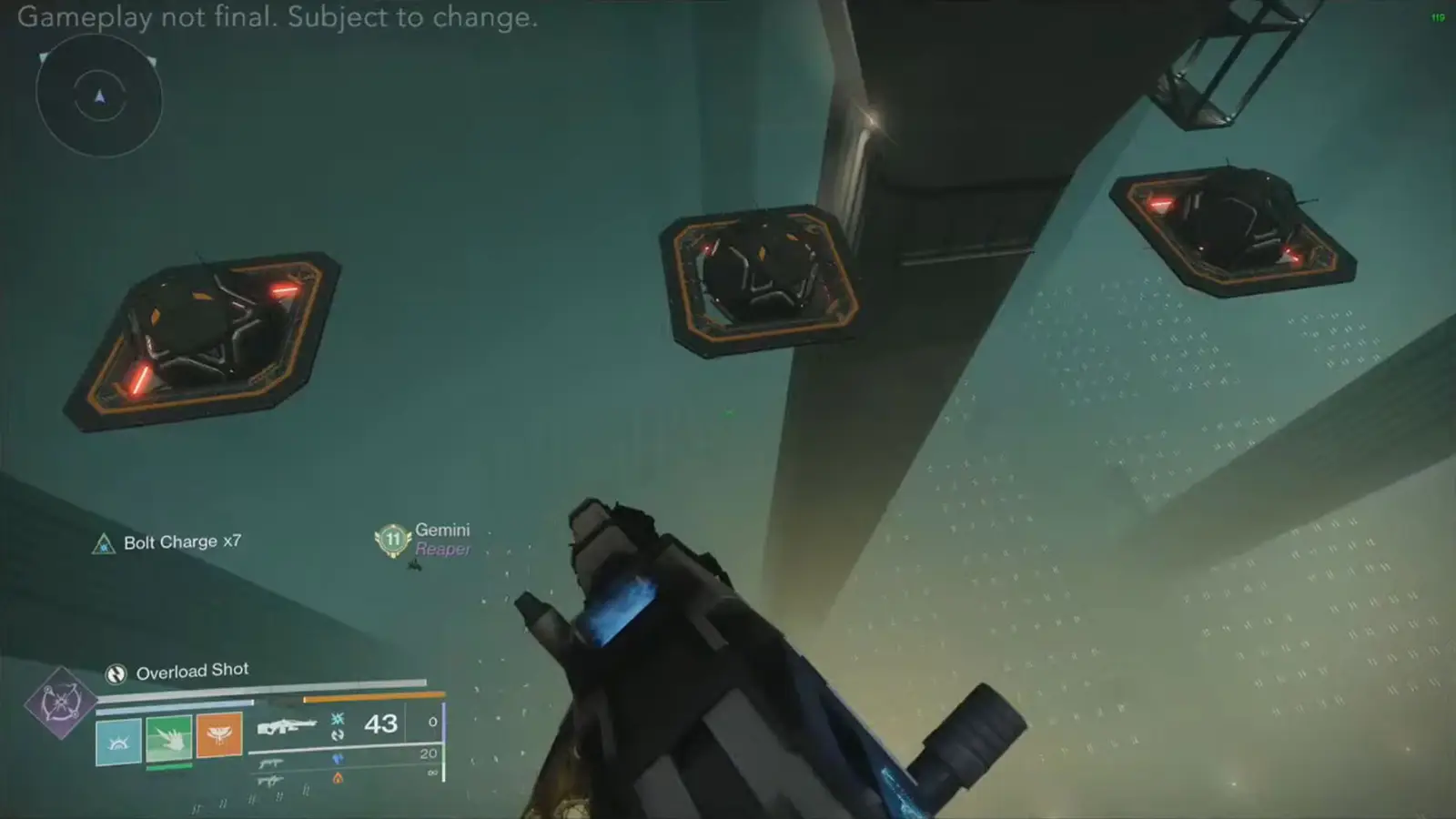Toggle the radar compass in the corner

100,97
